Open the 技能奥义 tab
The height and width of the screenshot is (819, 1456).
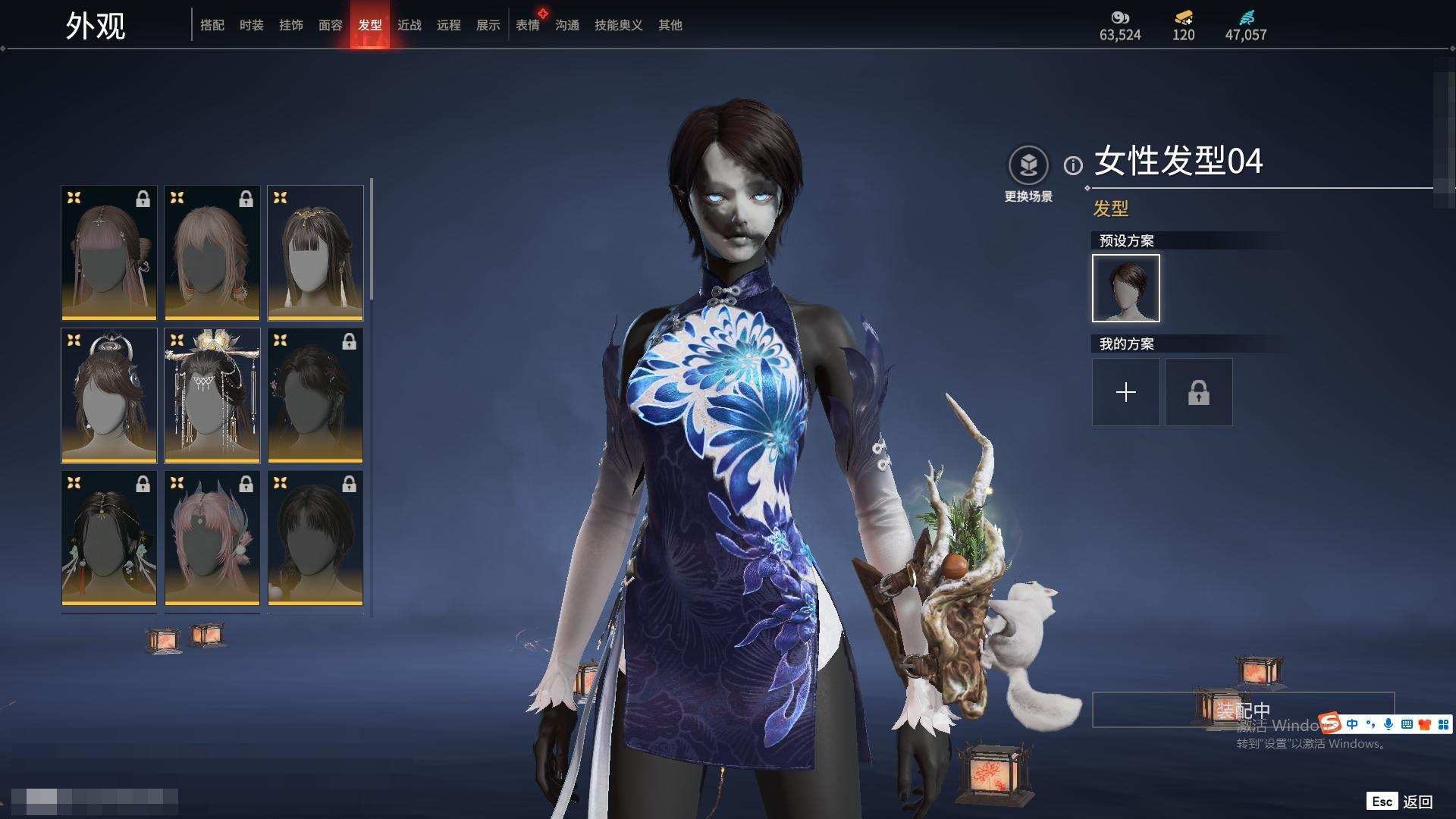tap(619, 25)
